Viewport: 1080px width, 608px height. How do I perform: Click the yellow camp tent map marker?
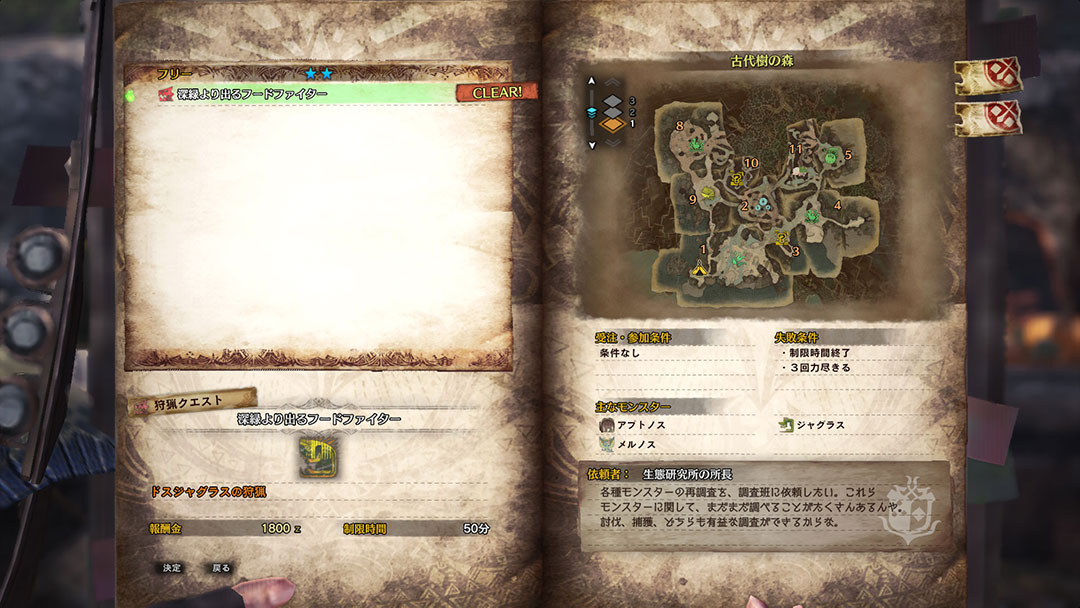point(699,268)
